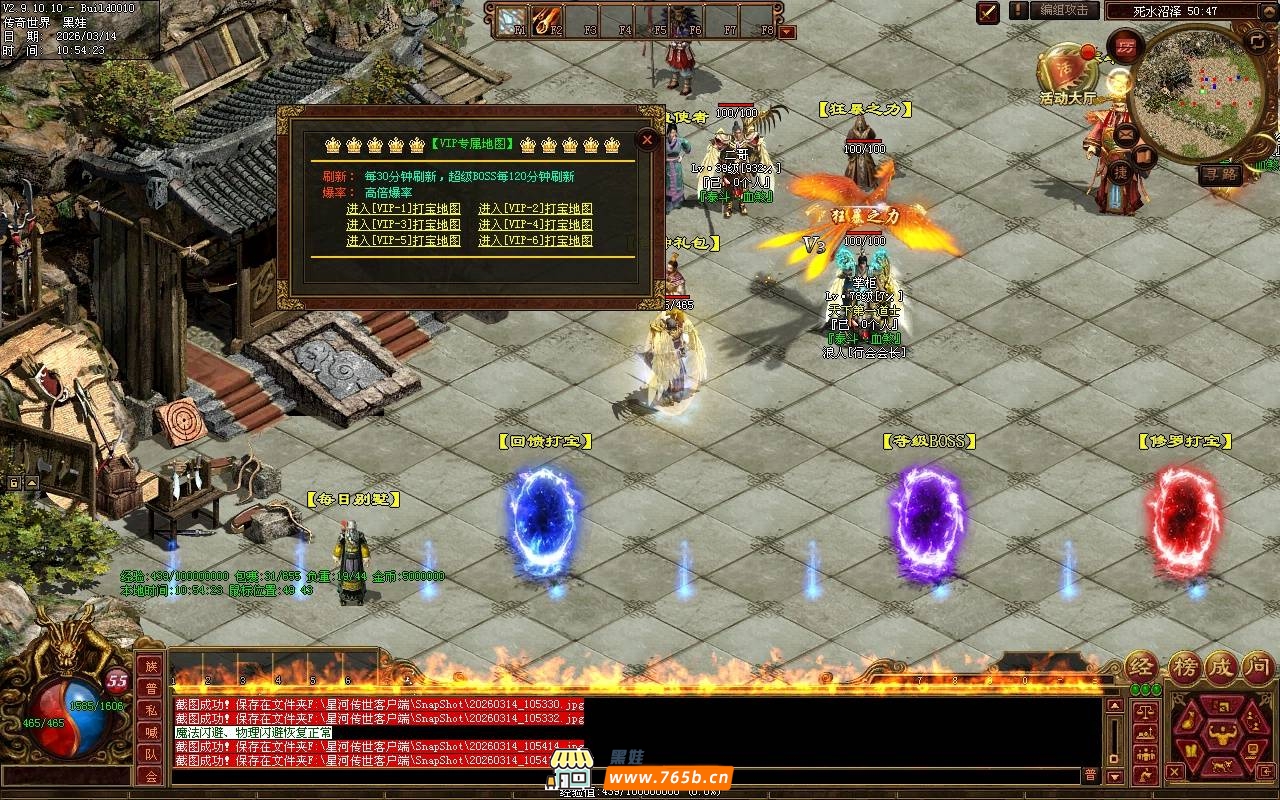Activate the F1 skill slot
Image resolution: width=1280 pixels, height=800 pixels.
pyautogui.click(x=513, y=19)
